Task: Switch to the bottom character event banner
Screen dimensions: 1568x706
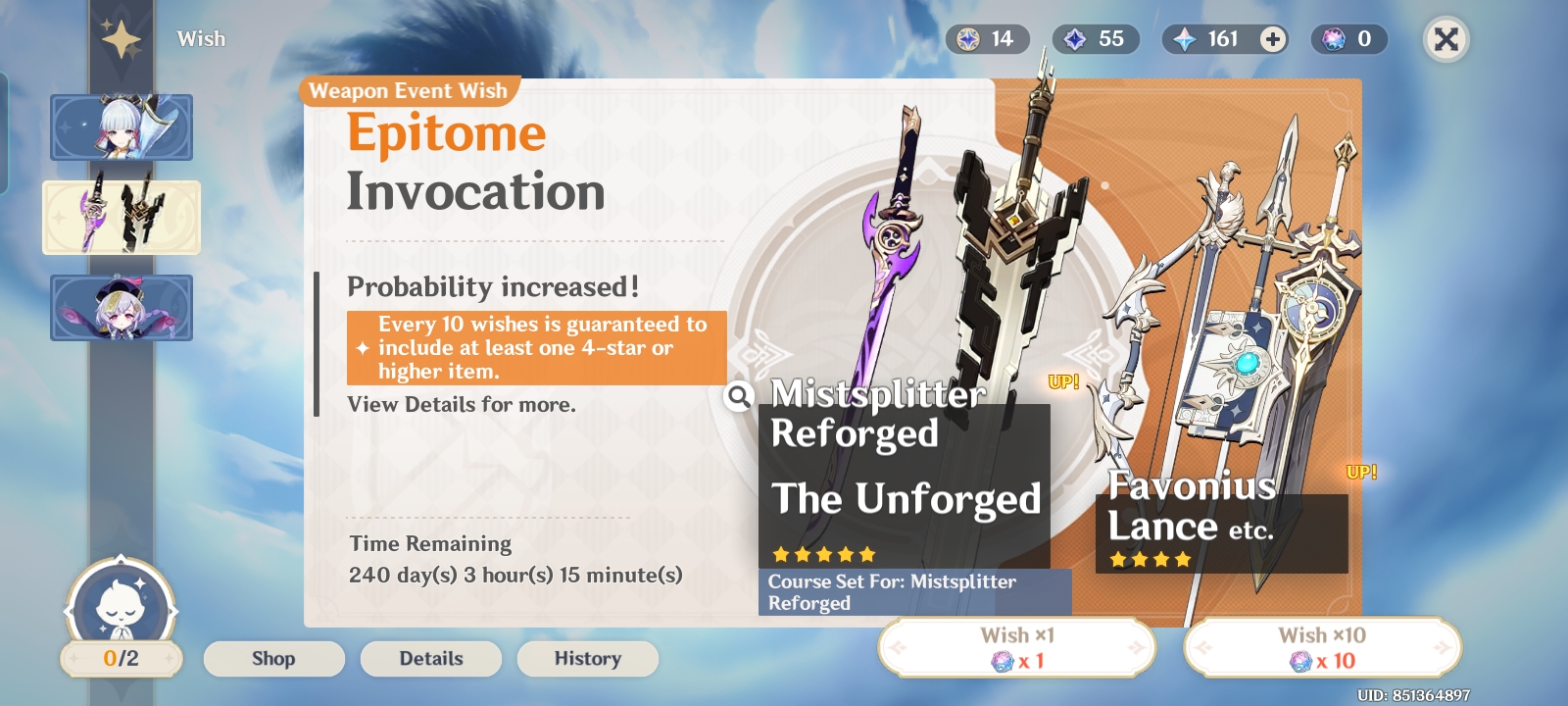Action: 121,307
